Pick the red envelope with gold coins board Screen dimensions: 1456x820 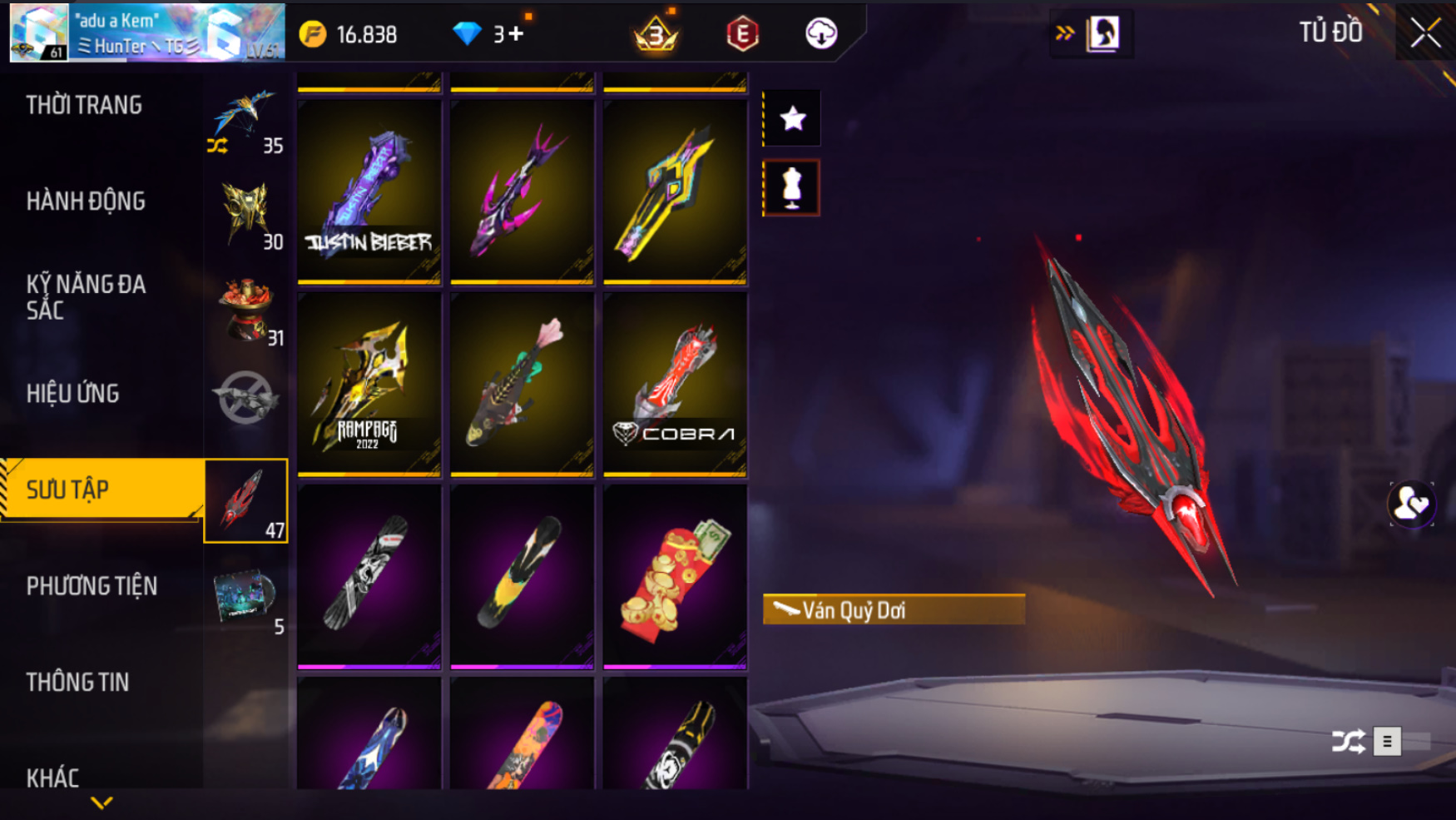coord(675,577)
